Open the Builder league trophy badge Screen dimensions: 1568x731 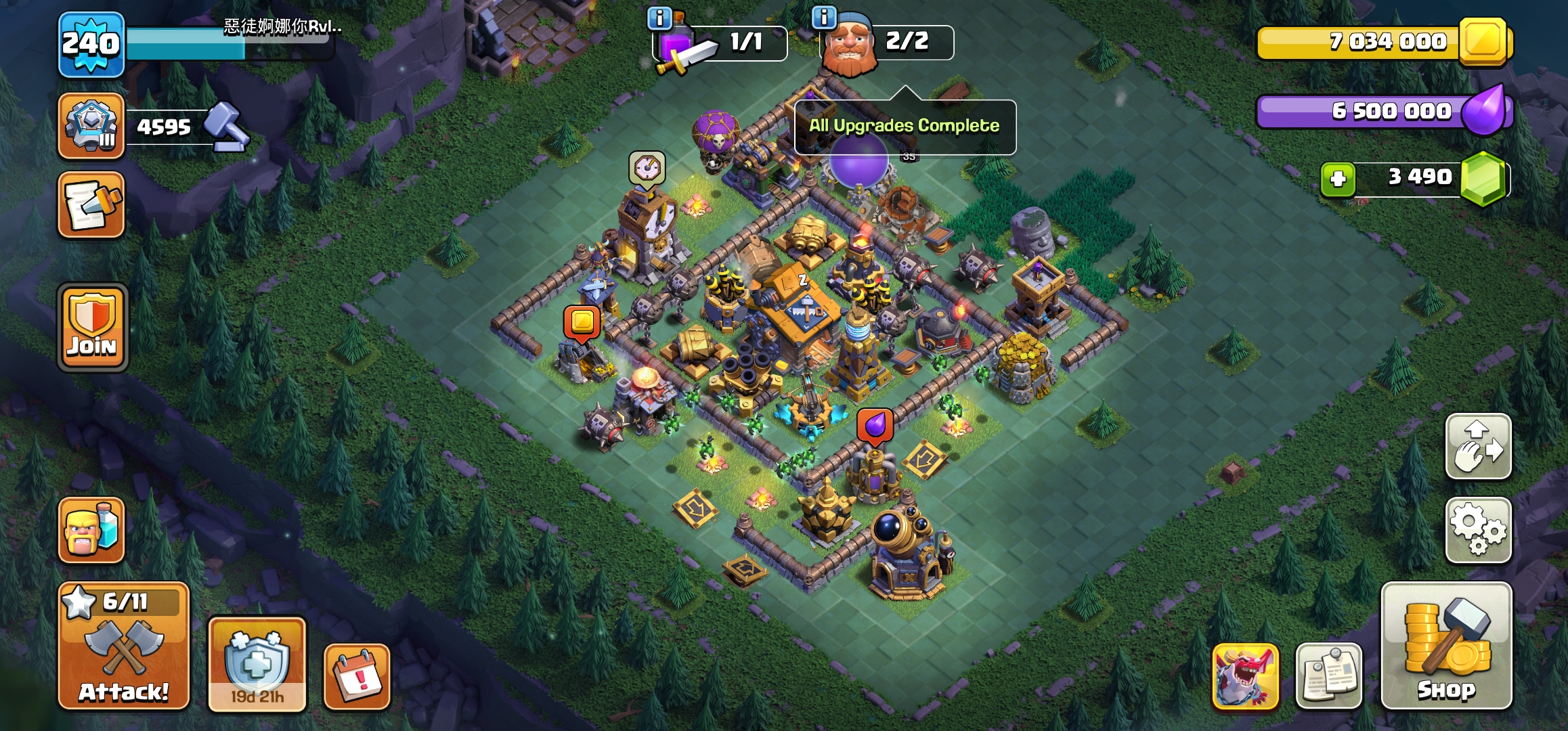(91, 127)
